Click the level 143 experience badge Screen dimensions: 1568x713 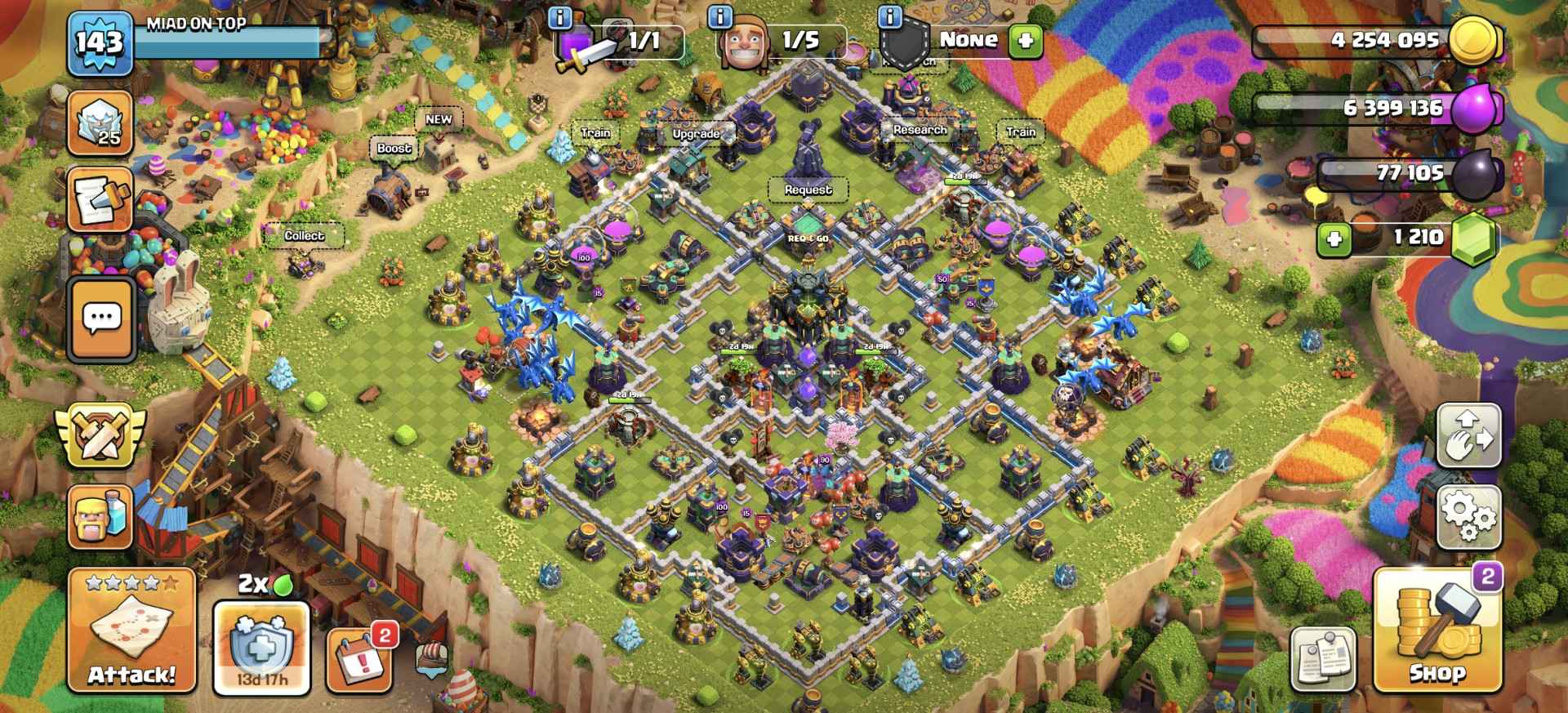100,42
